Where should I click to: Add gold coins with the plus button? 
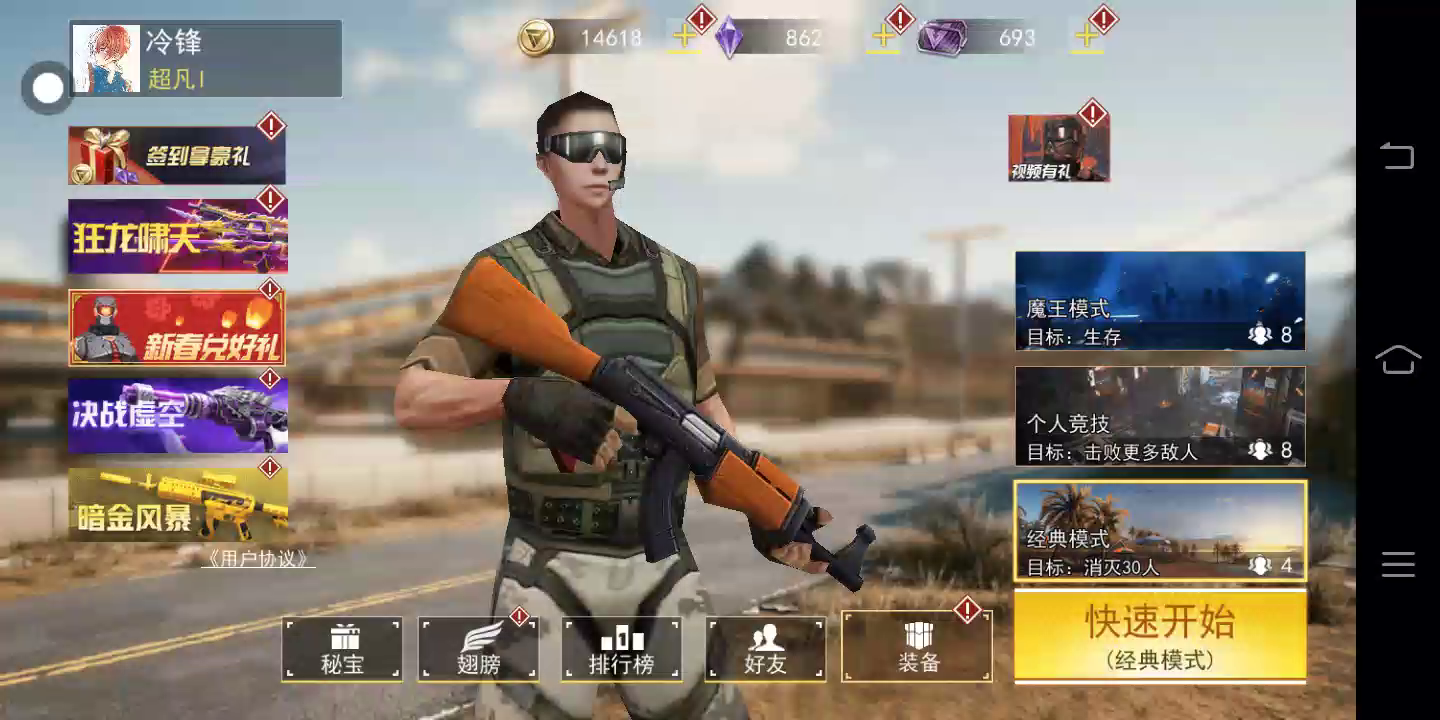[684, 38]
